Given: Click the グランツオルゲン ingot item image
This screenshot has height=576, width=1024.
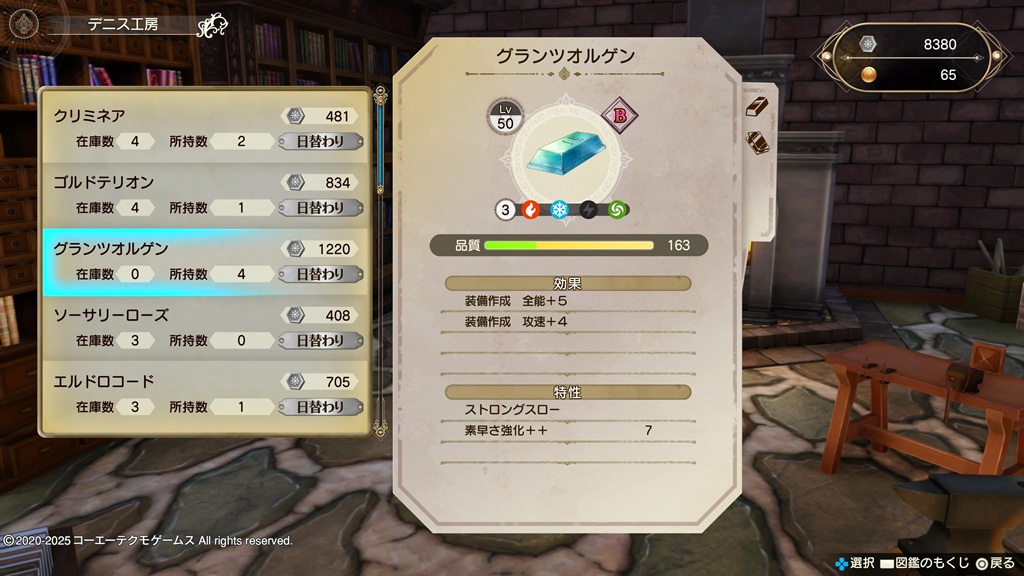Looking at the screenshot, I should [567, 150].
